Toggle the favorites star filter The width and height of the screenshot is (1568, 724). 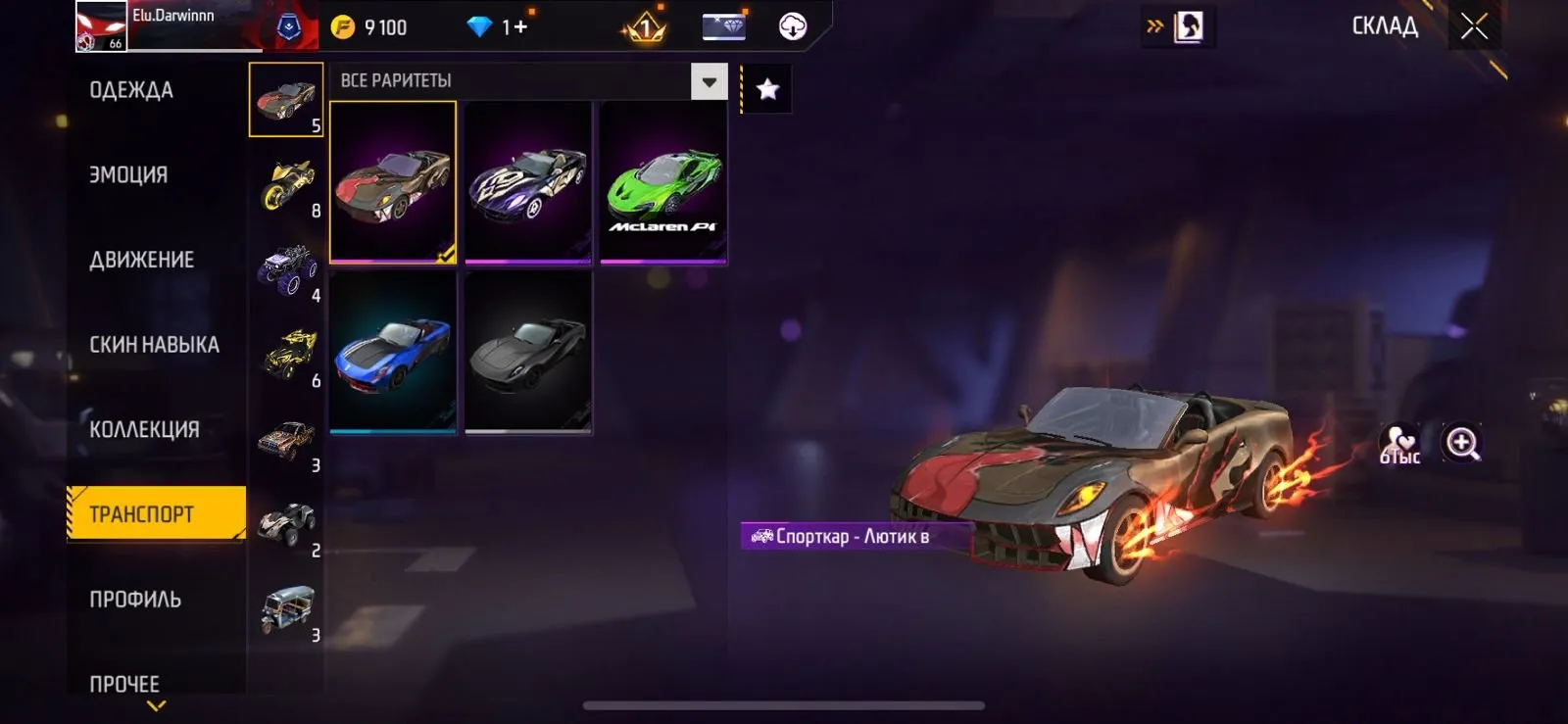[766, 89]
